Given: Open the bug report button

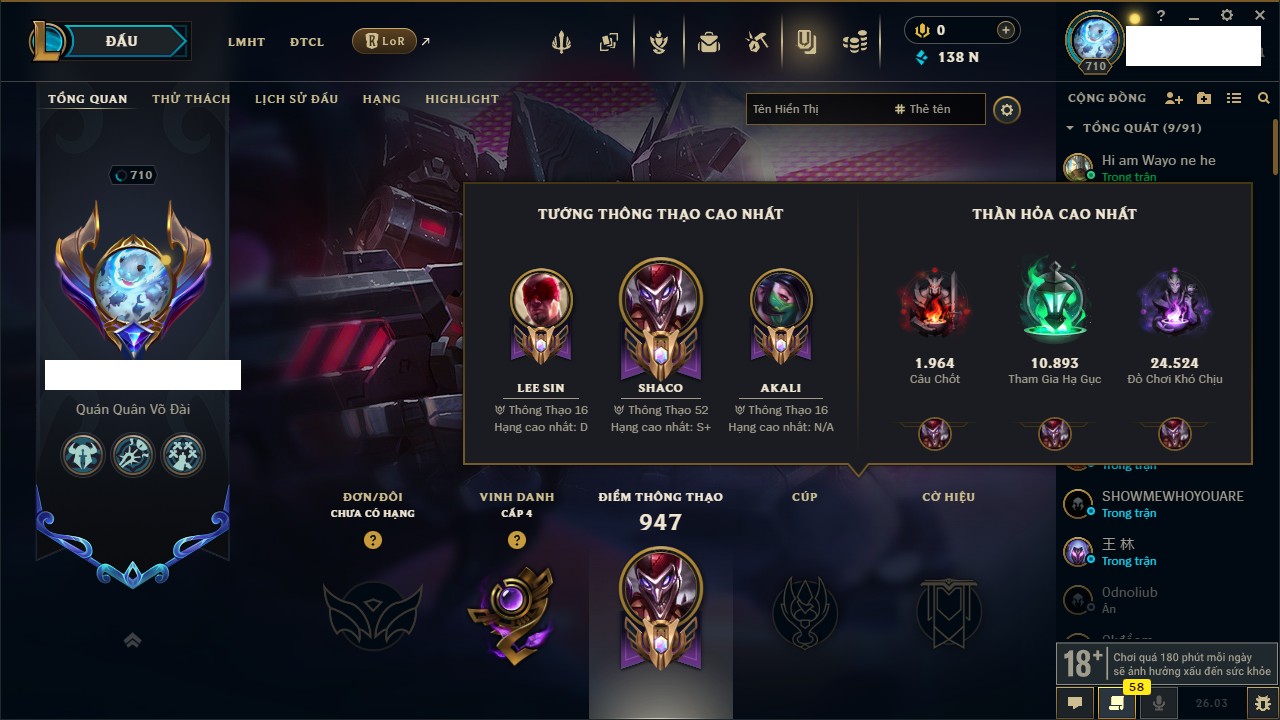Looking at the screenshot, I should (x=1263, y=703).
